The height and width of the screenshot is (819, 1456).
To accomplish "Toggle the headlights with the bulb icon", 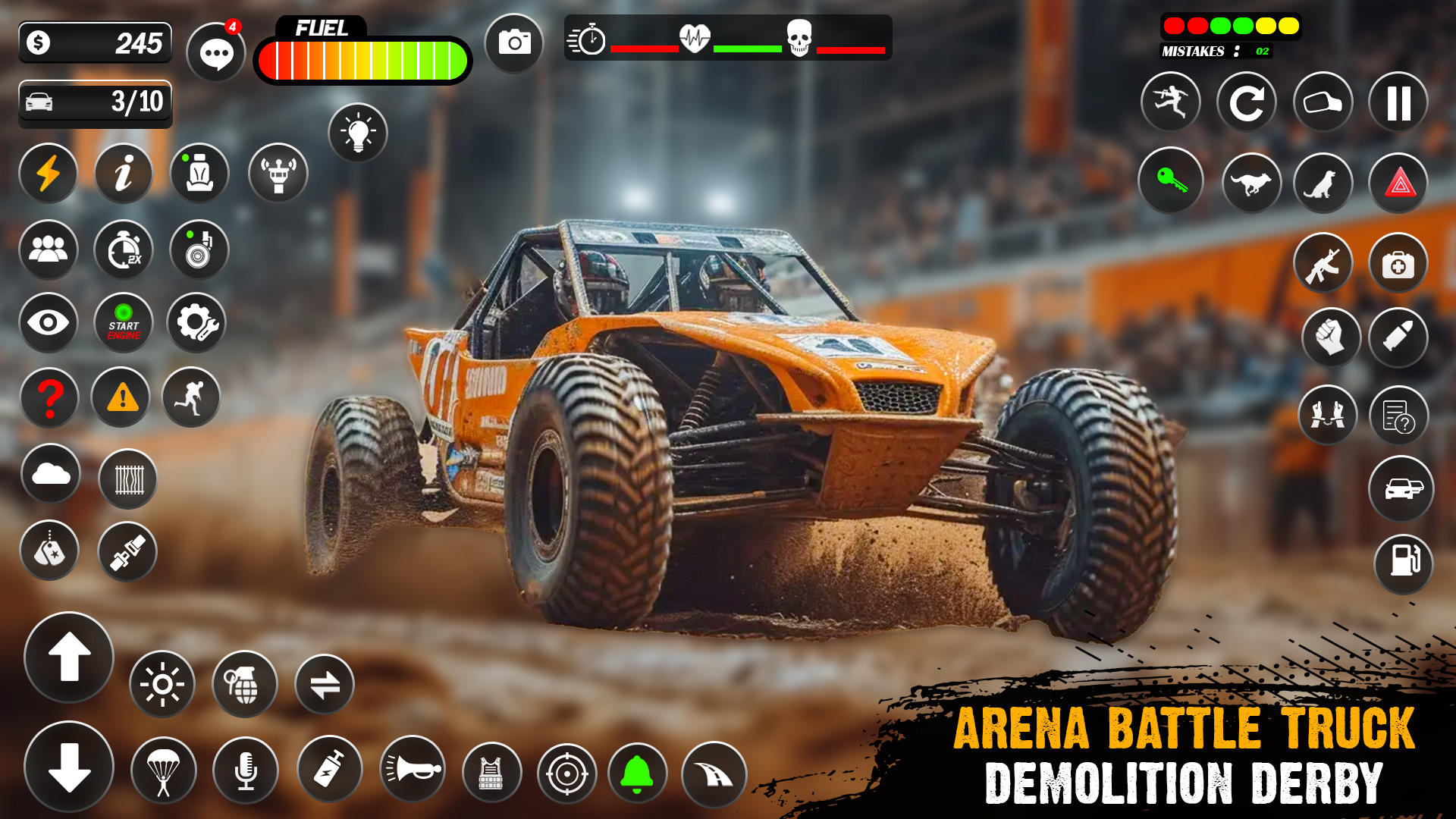I will (x=358, y=132).
